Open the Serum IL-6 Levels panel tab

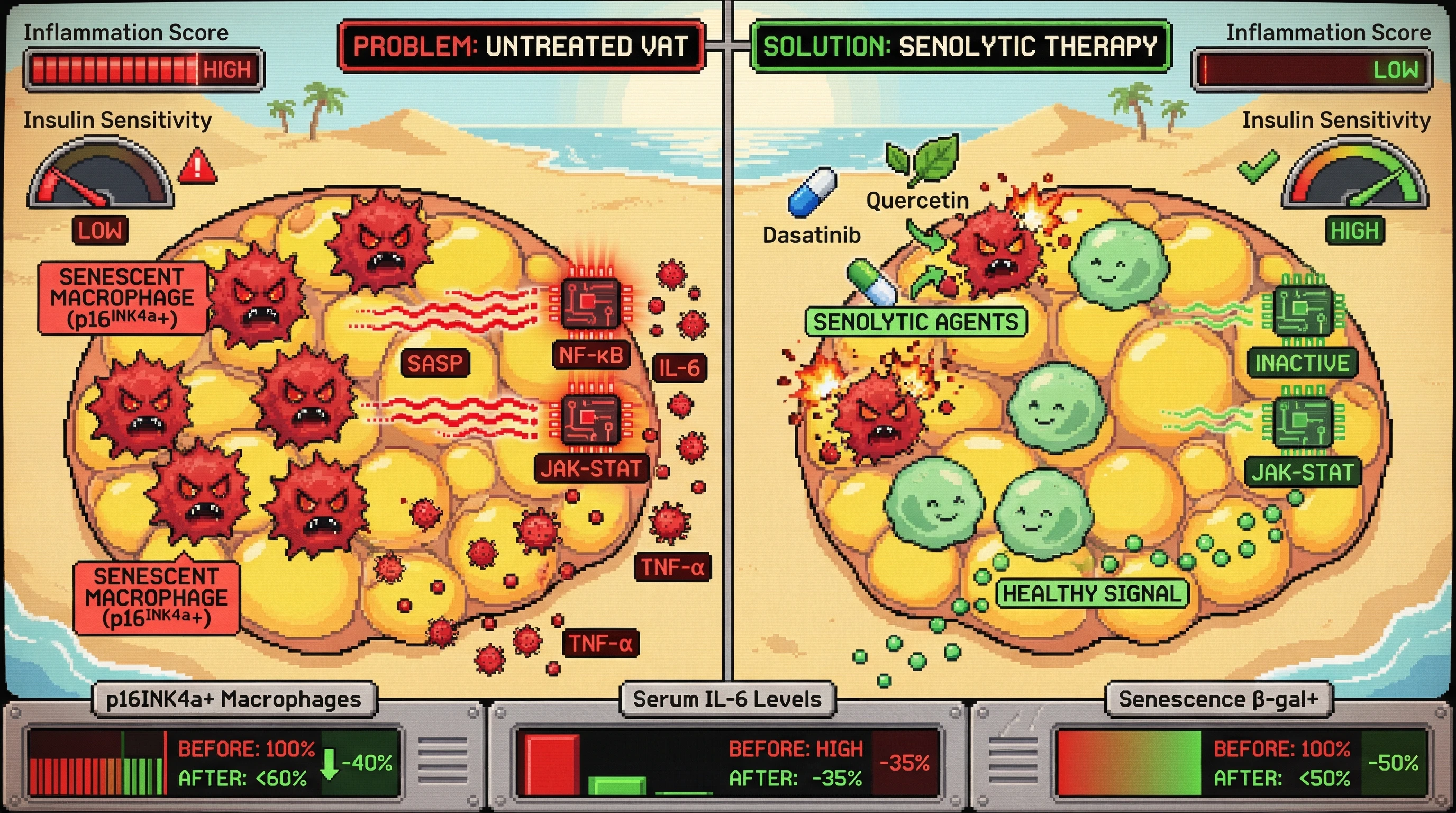[x=727, y=699]
